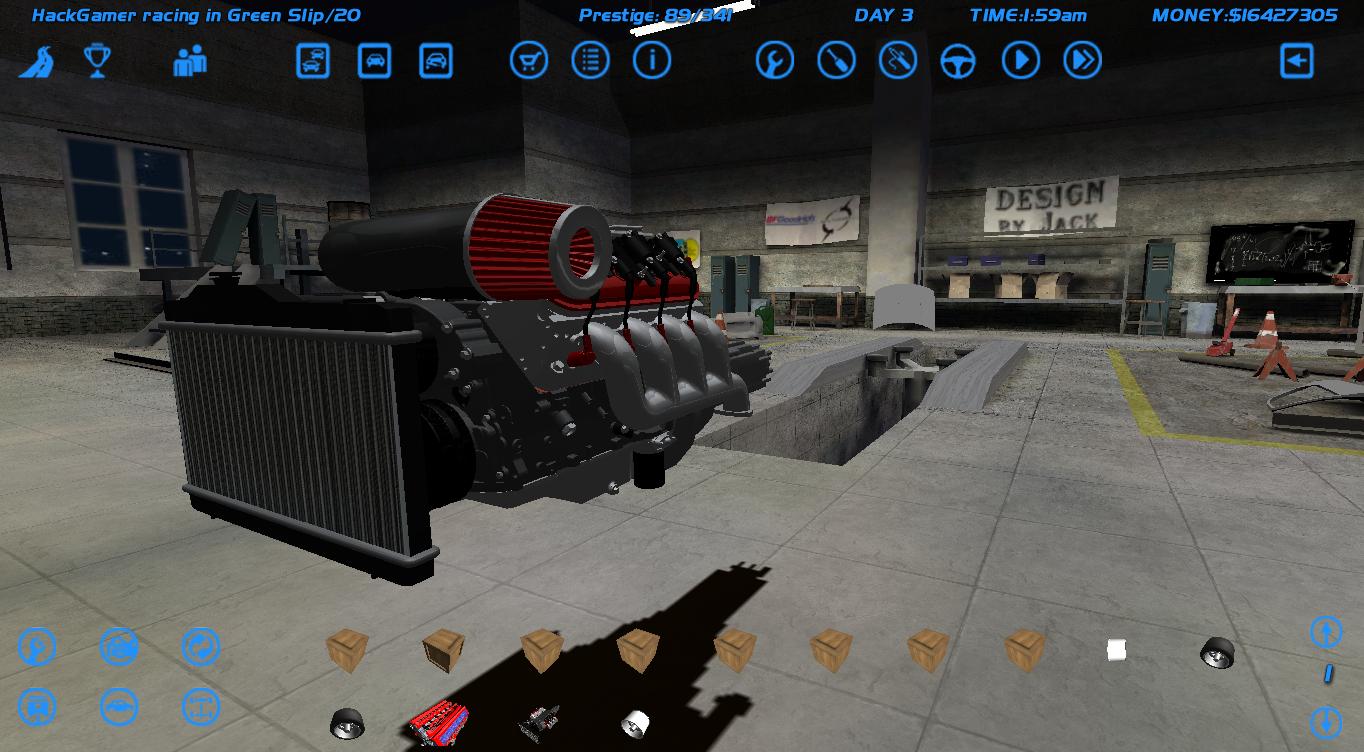
Task: Advance time with the fast-forward icon
Action: pyautogui.click(x=1081, y=60)
